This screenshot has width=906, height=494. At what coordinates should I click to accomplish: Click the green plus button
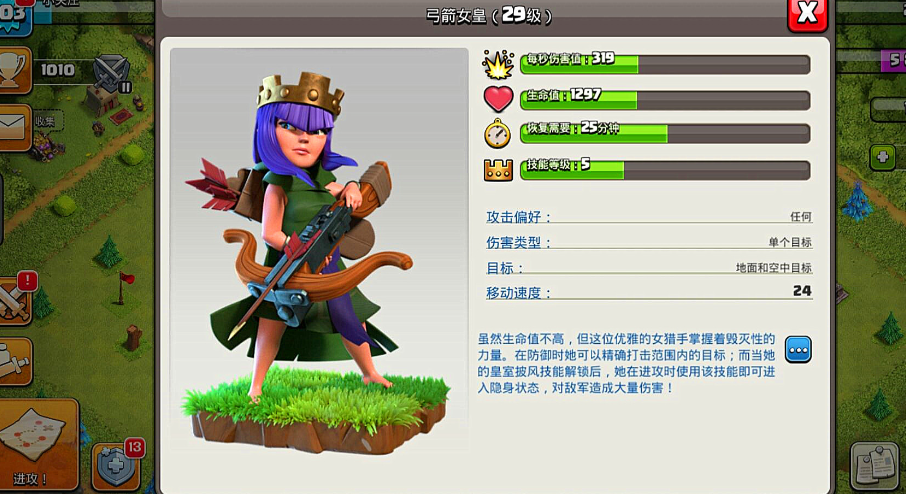click(x=882, y=157)
